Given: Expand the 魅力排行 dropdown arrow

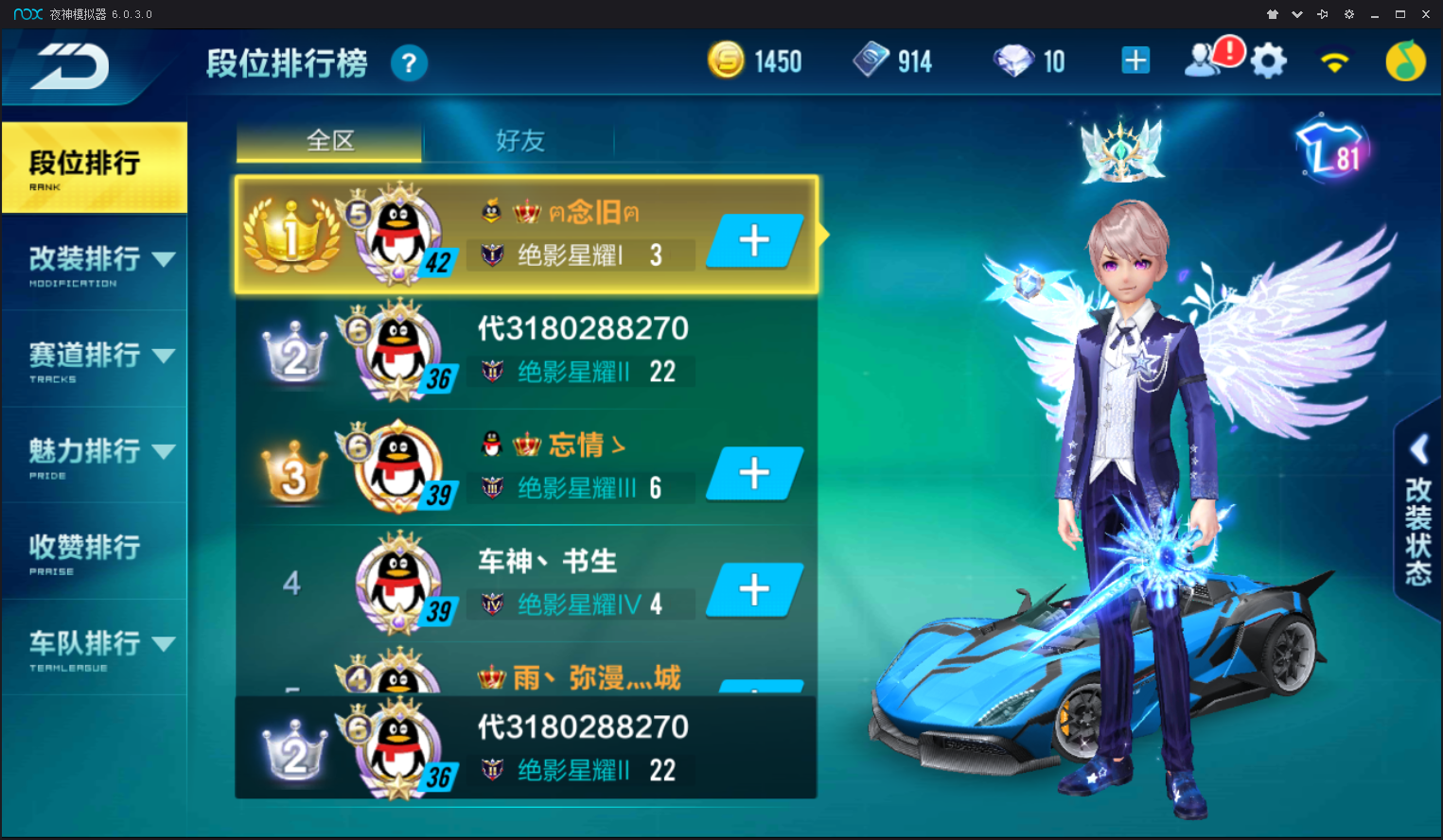Looking at the screenshot, I should pyautogui.click(x=167, y=450).
